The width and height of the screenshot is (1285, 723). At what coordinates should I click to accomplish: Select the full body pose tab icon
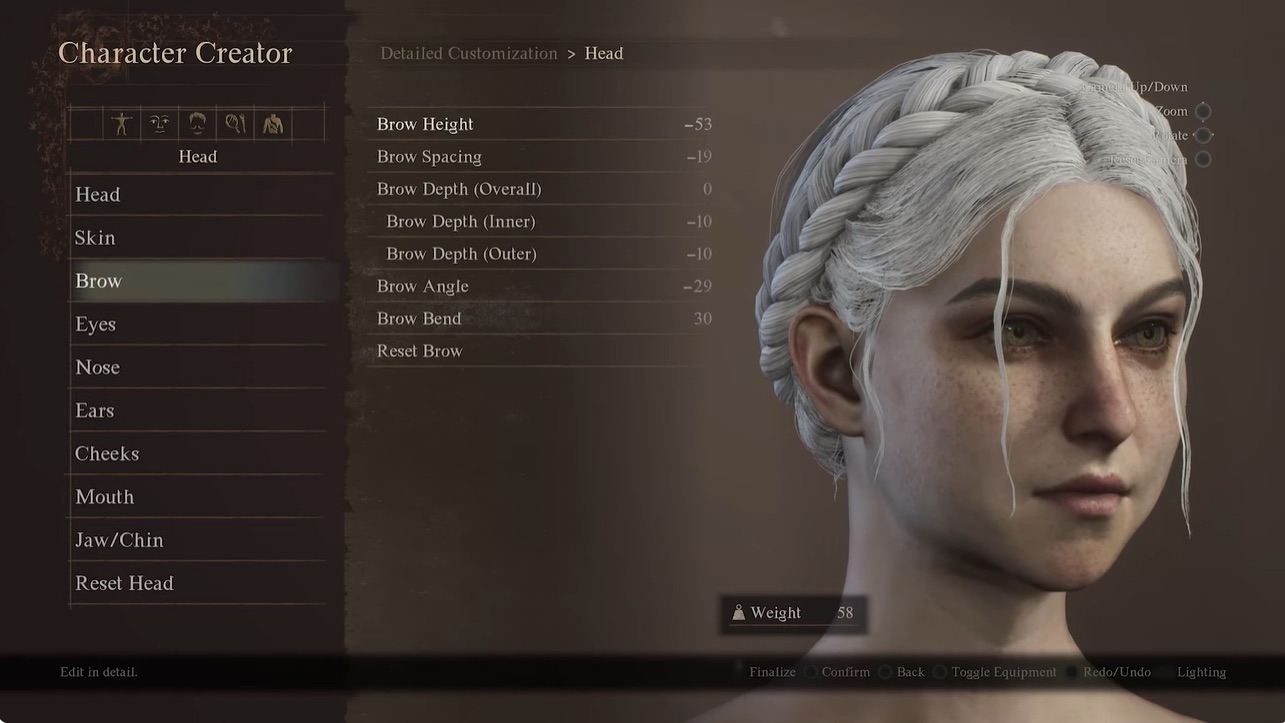[x=121, y=122]
